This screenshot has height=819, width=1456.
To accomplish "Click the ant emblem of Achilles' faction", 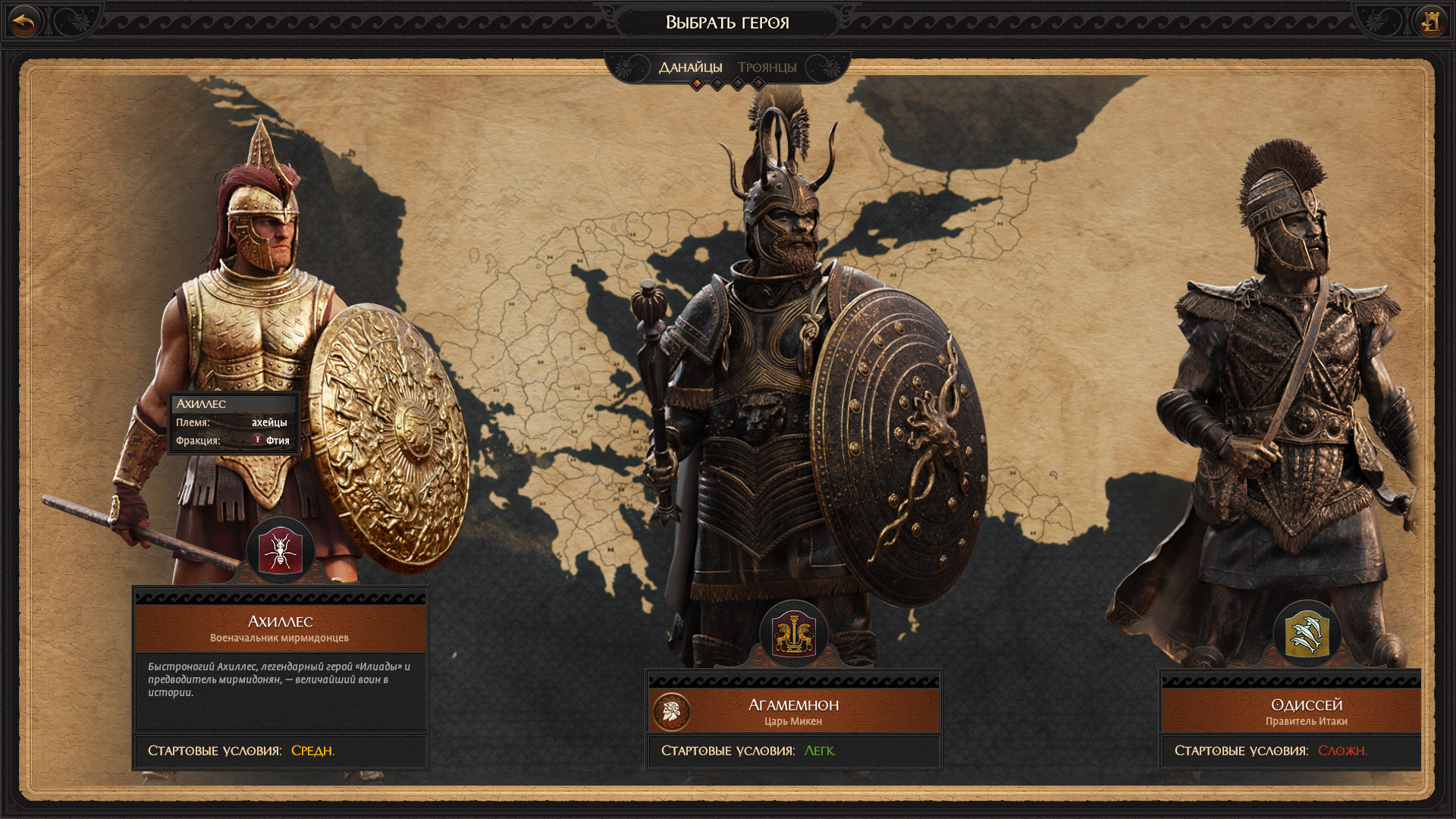I will (280, 551).
